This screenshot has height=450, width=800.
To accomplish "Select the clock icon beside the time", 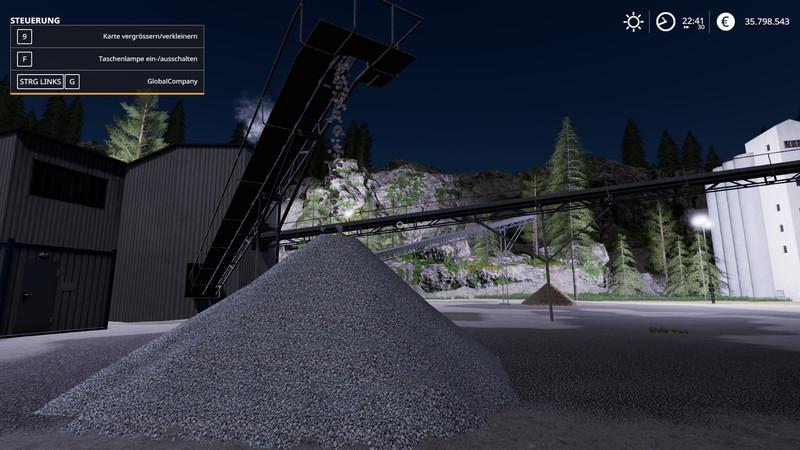I will (665, 21).
